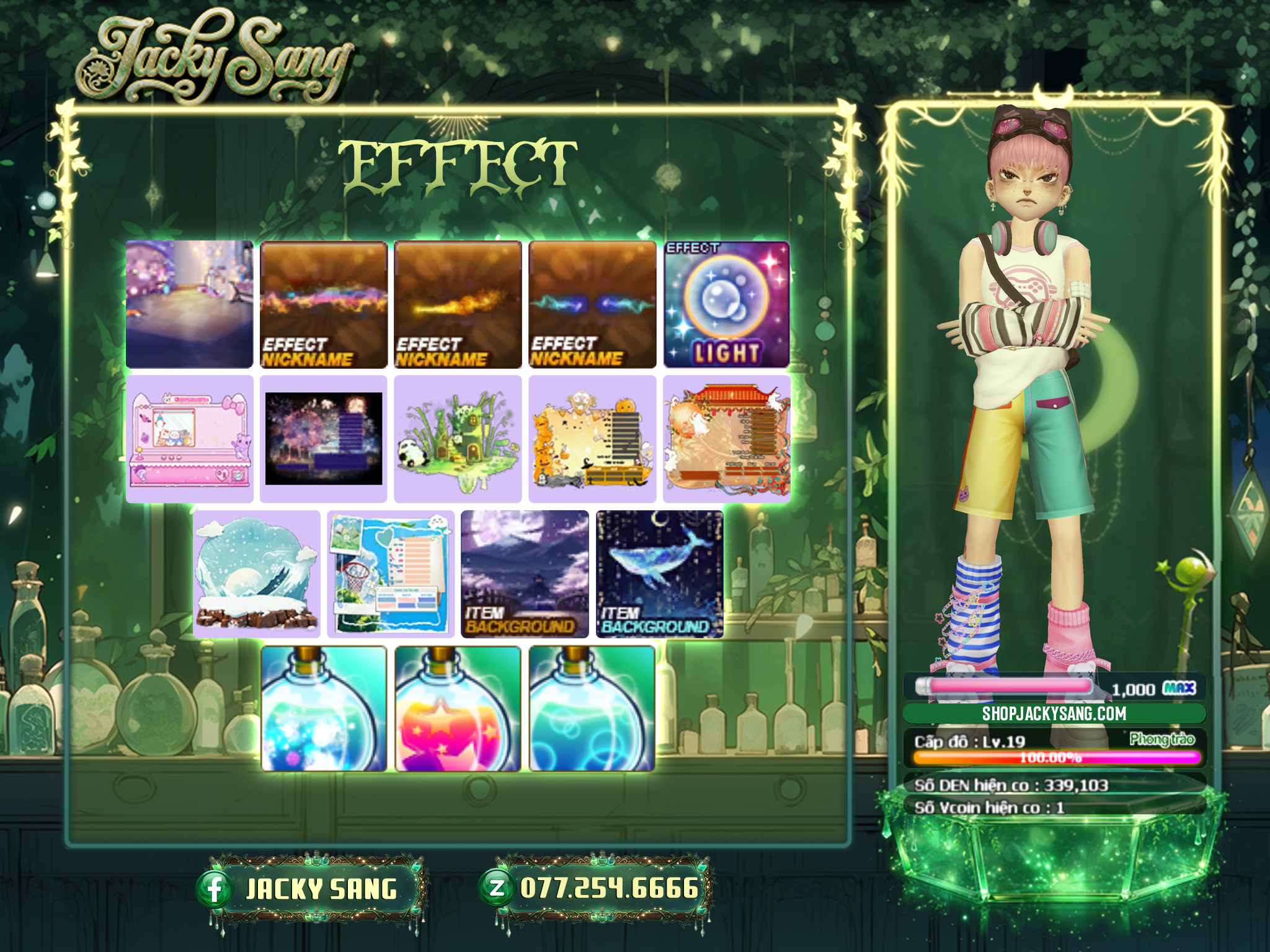The image size is (1270, 952).
Task: Choose the red temple roof frame
Action: pos(727,439)
